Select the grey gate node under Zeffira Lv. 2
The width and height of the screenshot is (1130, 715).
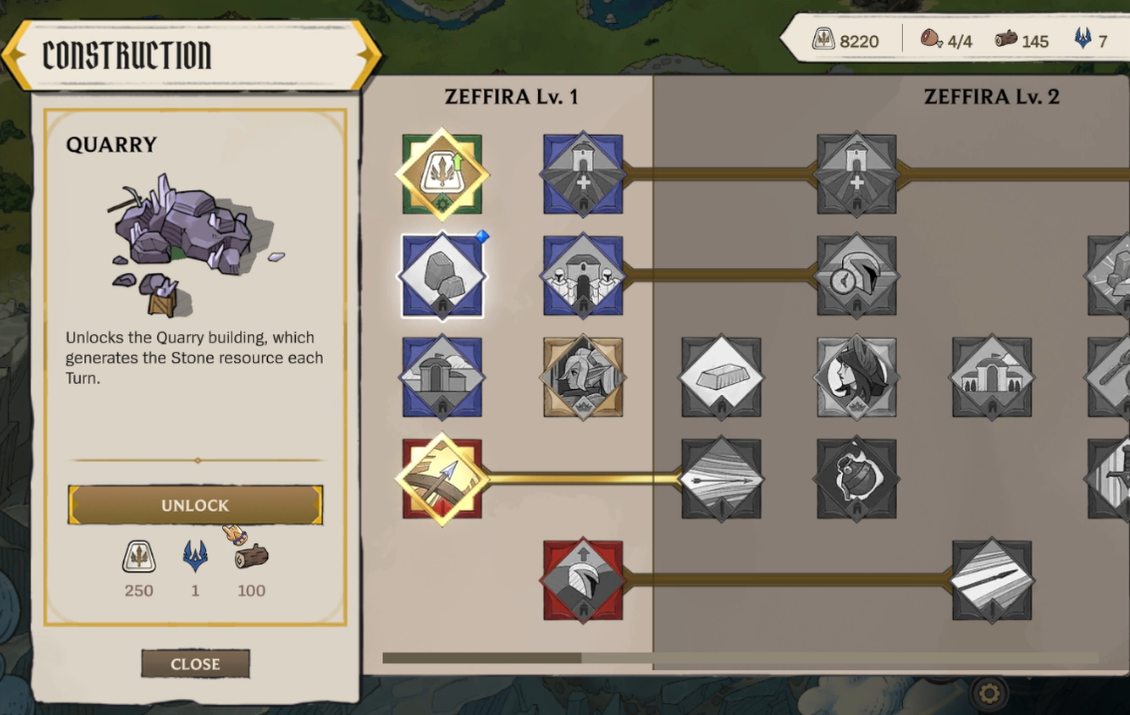[x=856, y=173]
